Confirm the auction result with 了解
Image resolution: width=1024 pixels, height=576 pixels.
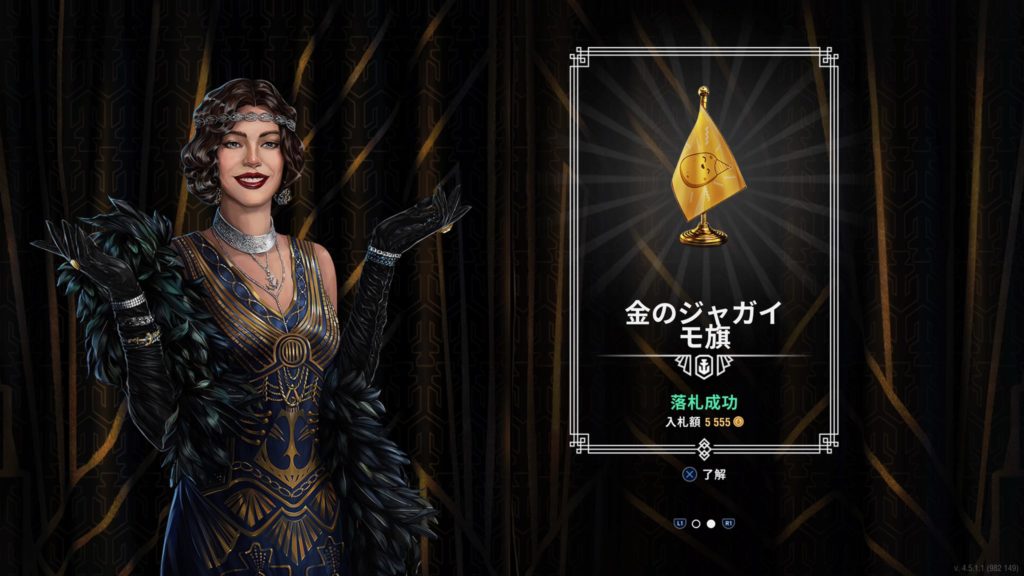coord(704,474)
